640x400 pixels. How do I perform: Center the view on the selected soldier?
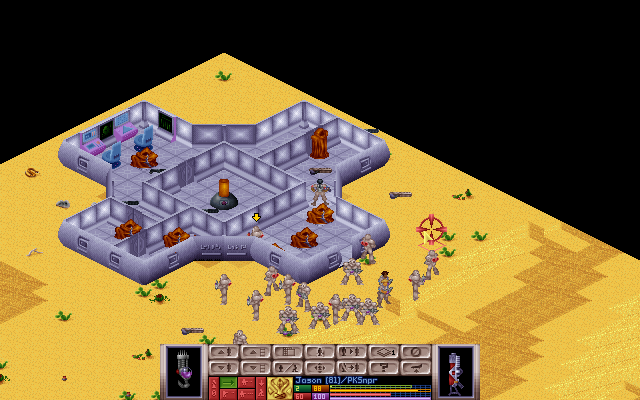pyautogui.click(x=318, y=367)
